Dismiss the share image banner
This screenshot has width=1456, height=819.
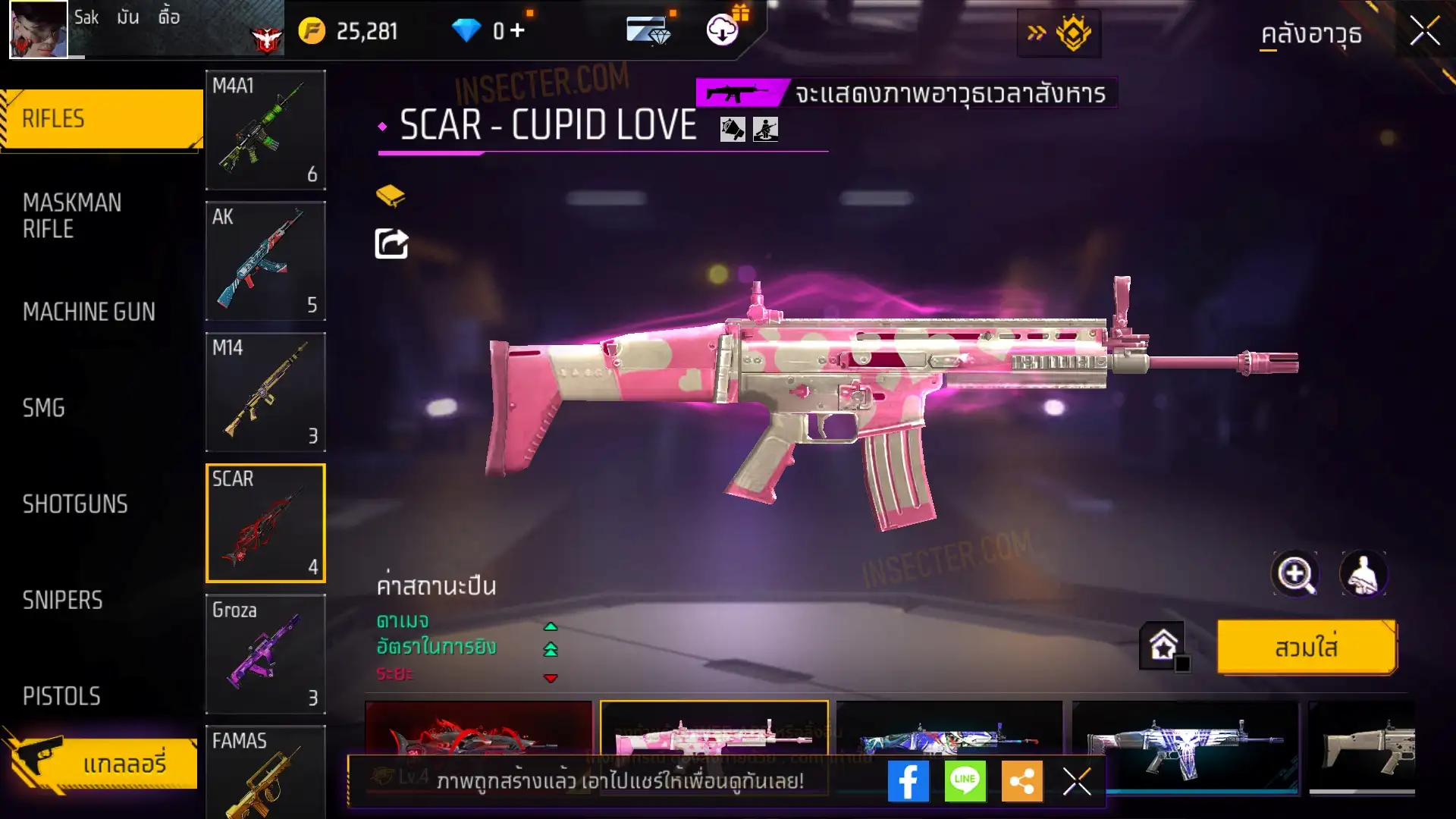(1077, 781)
